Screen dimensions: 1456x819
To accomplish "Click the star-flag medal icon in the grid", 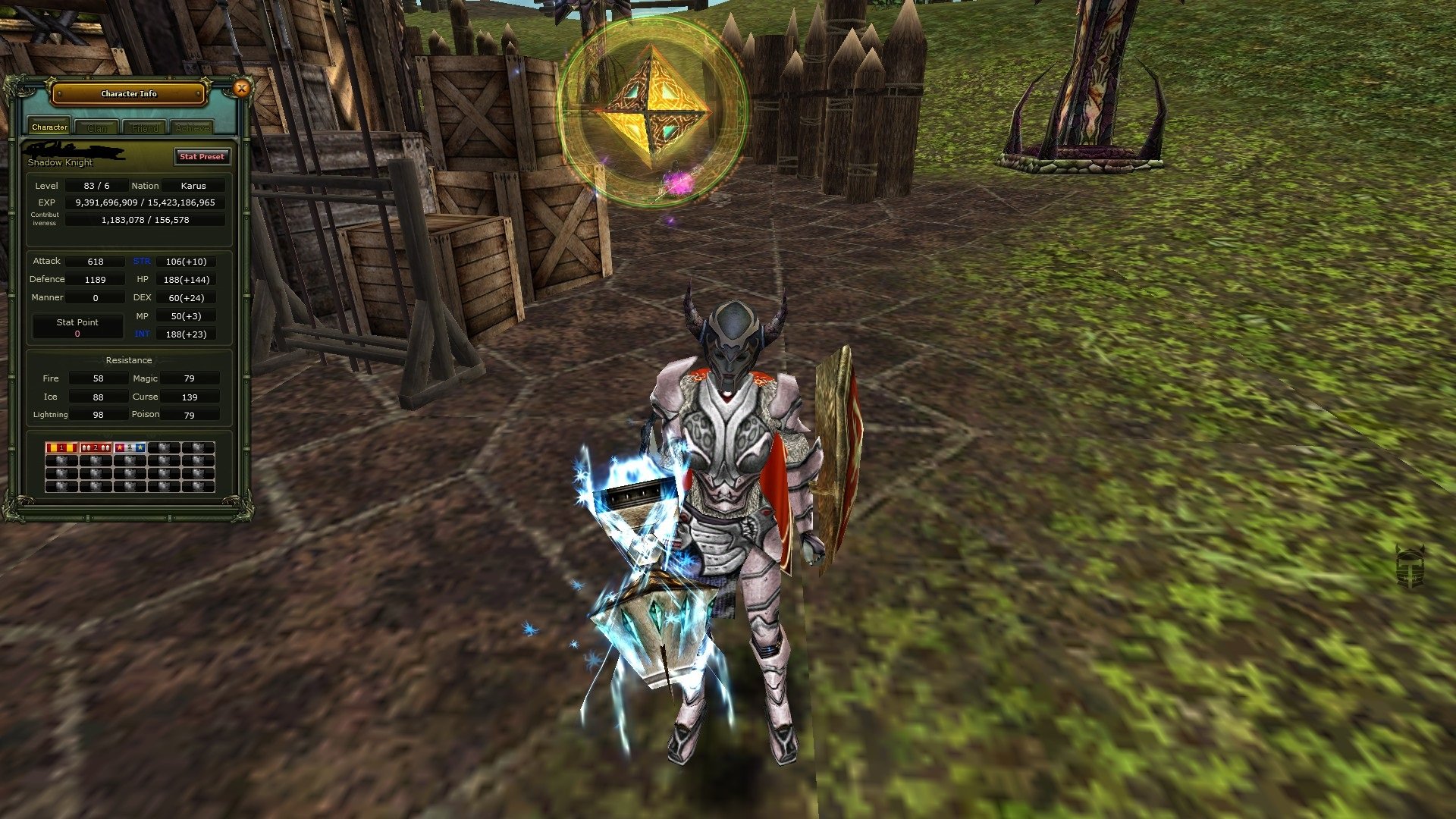I will (129, 447).
